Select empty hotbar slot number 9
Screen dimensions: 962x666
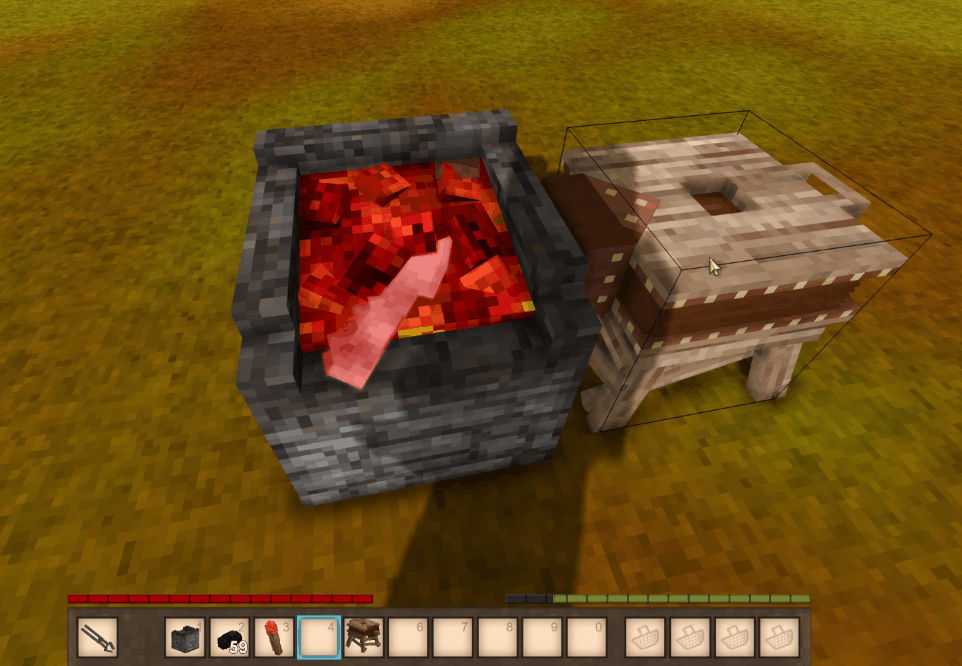pyautogui.click(x=542, y=637)
